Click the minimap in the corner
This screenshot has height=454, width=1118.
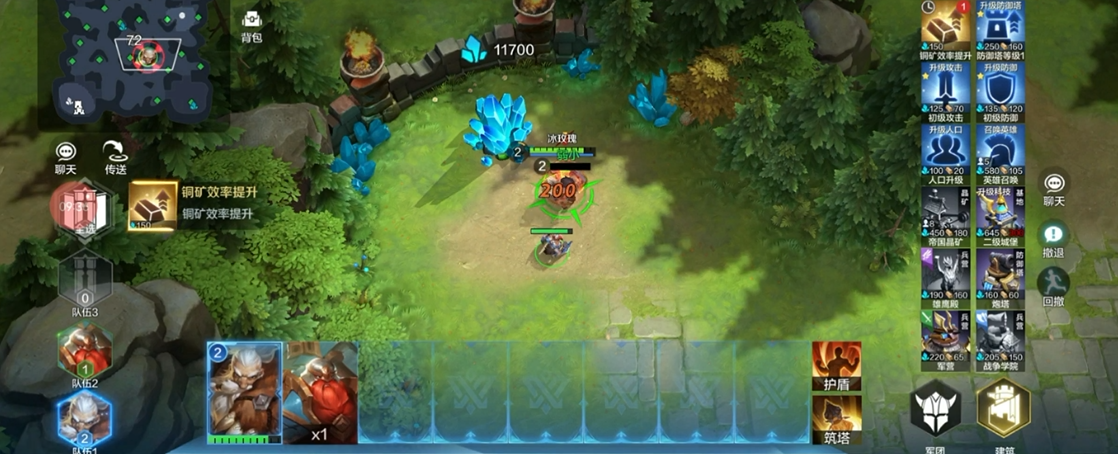133,62
